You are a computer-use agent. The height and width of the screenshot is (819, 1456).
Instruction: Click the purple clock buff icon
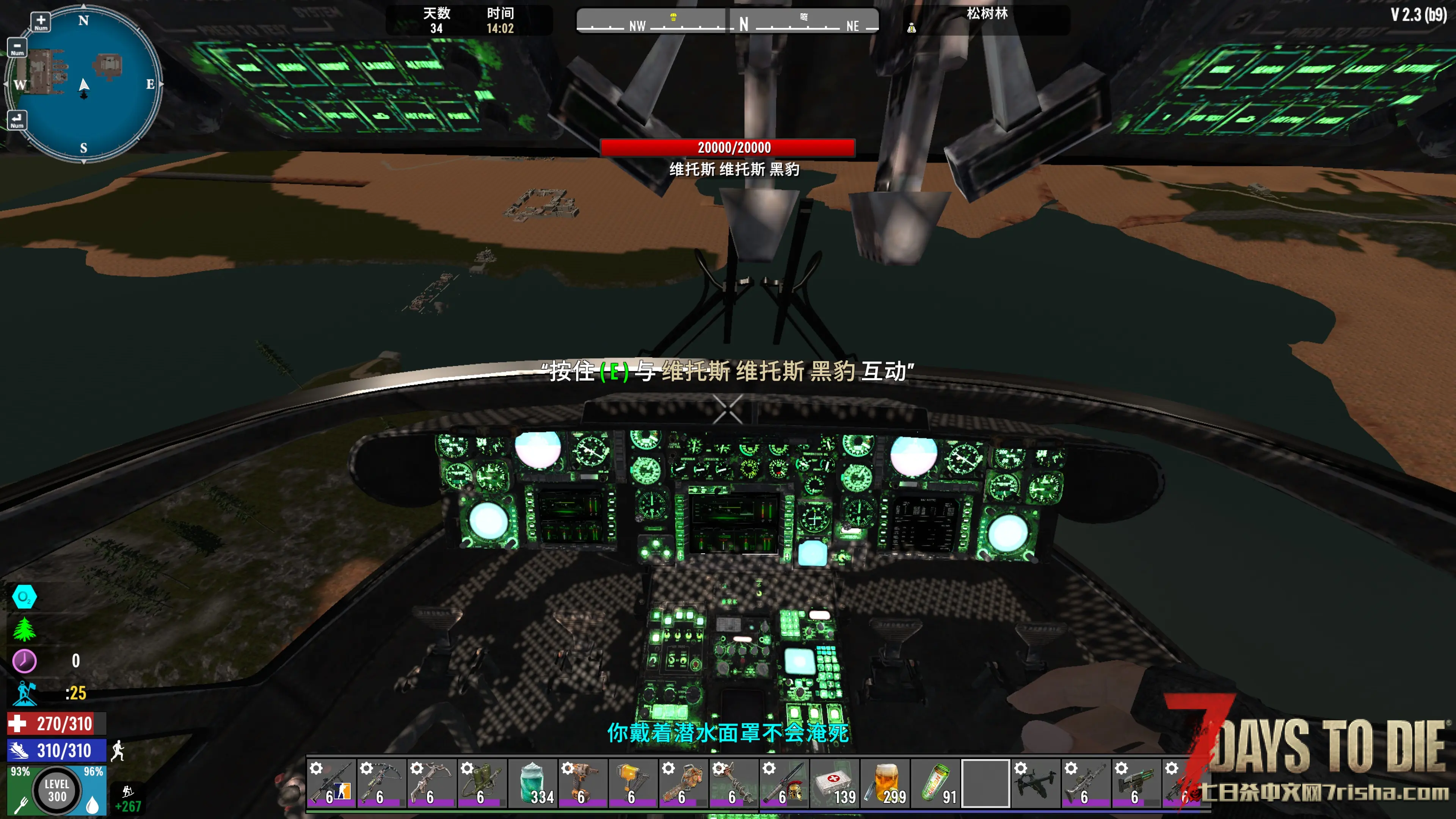[24, 661]
